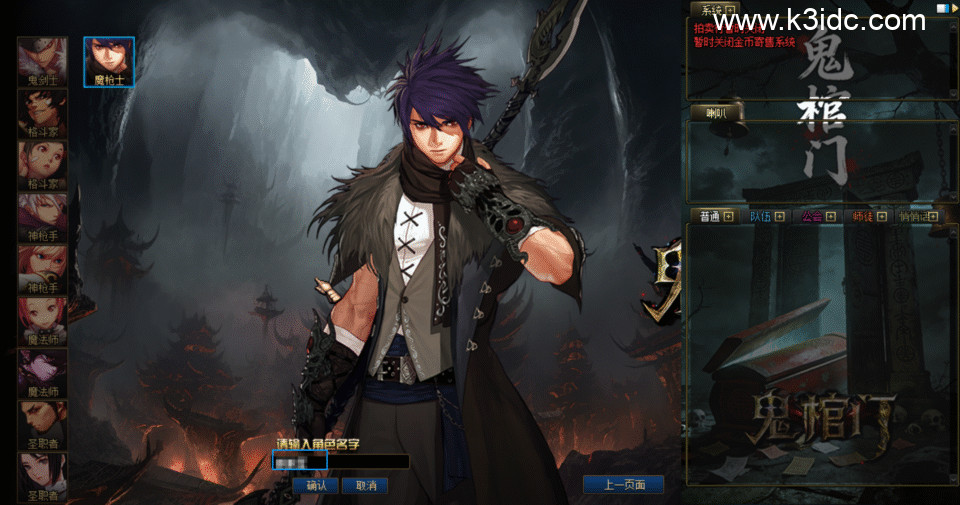Viewport: 960px width, 505px height.
Task: Confirm the name with the 确认 button
Action: coord(317,485)
